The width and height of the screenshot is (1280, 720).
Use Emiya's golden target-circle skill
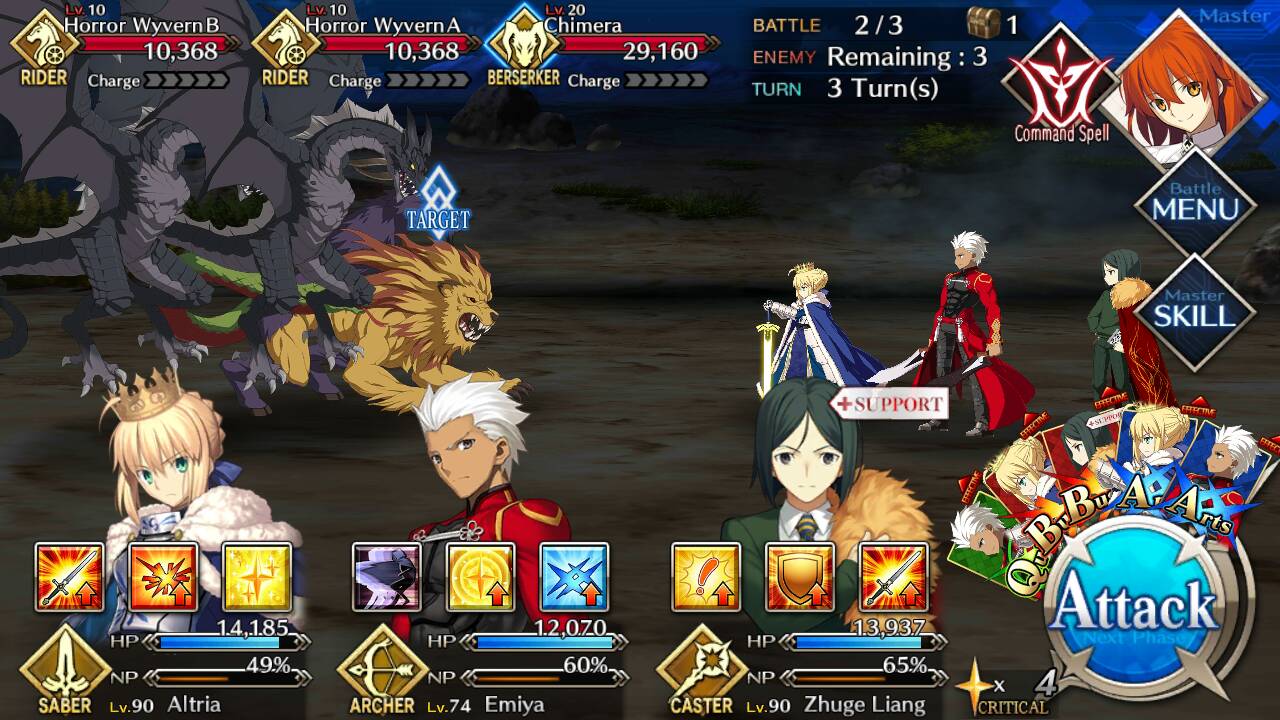click(x=480, y=577)
